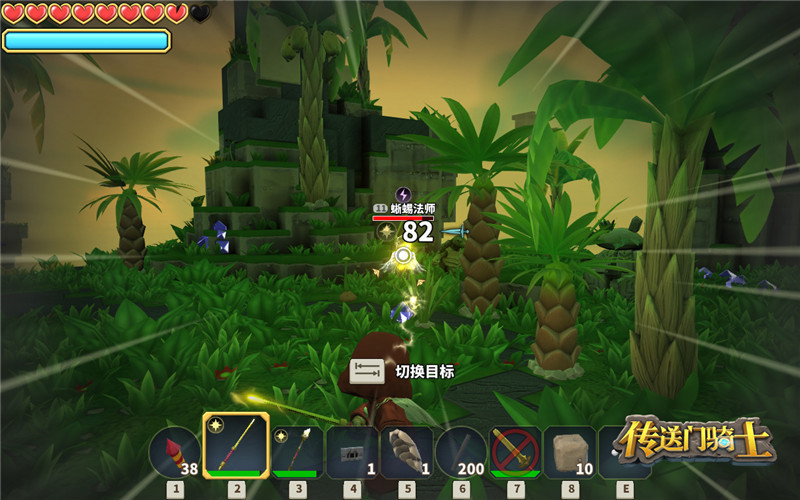Choose the stone block stack of 10
800x500 pixels.
[569, 452]
